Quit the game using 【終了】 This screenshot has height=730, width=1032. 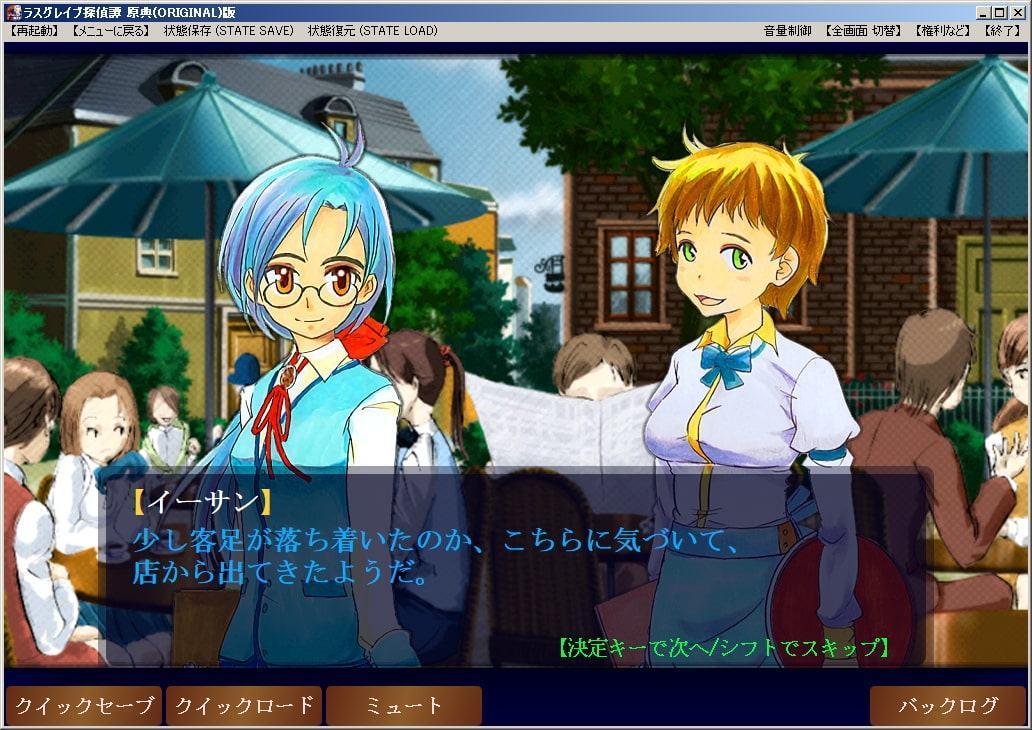coord(1002,31)
